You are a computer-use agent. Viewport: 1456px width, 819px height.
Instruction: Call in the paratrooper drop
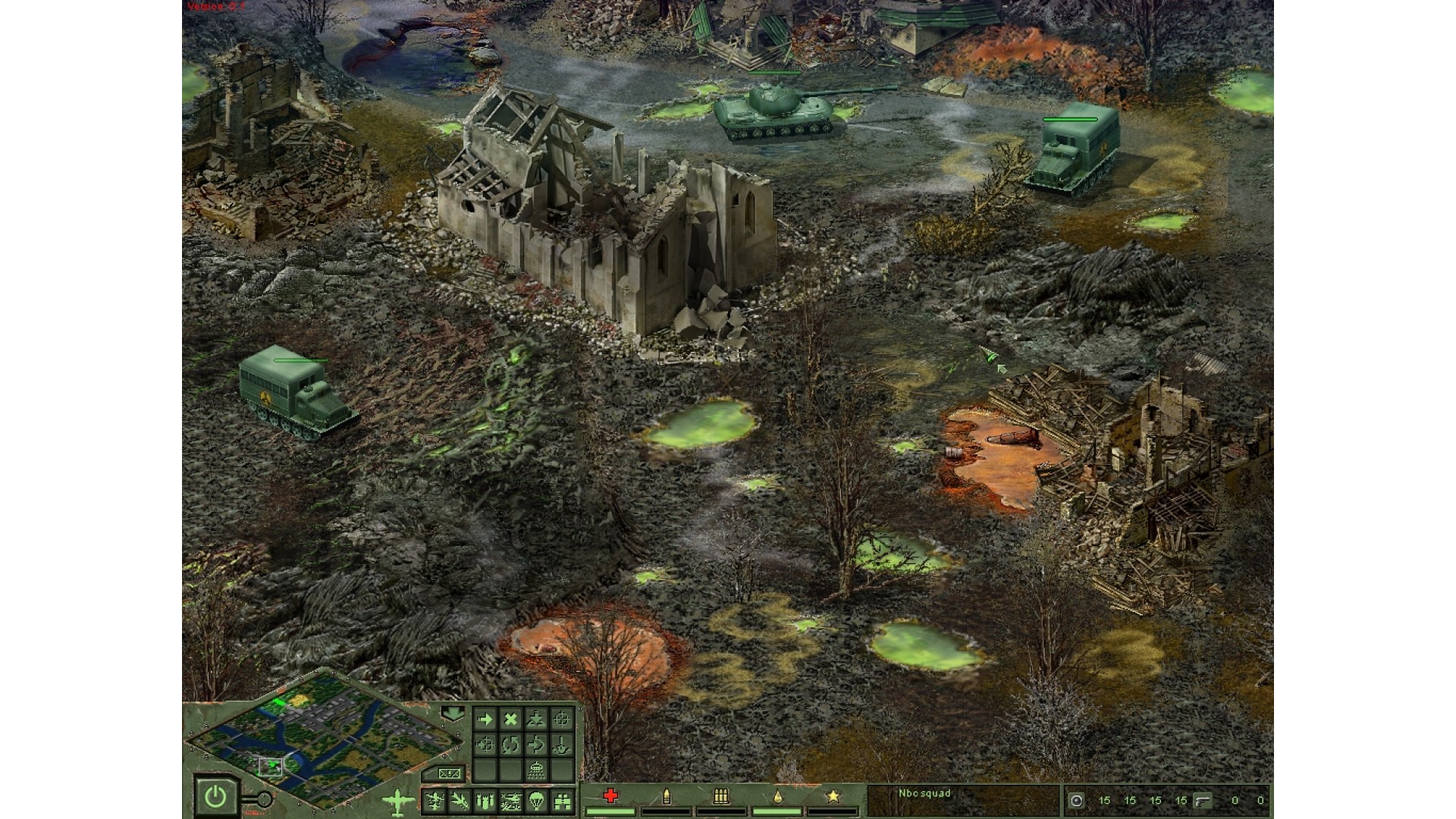tap(536, 800)
